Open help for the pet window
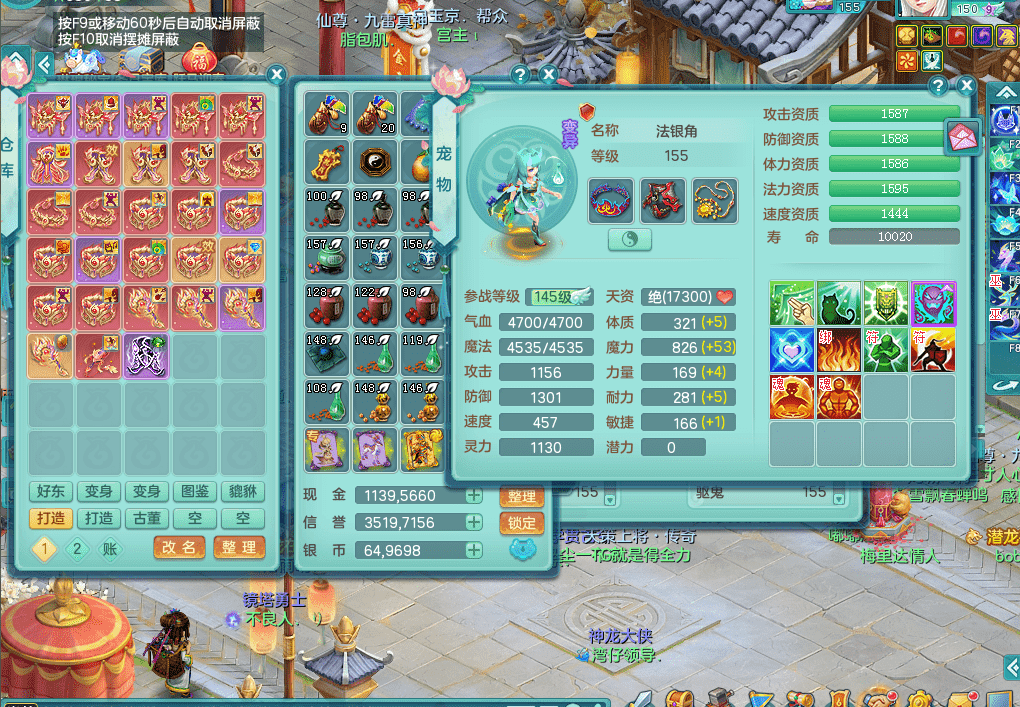This screenshot has width=1020, height=707. tap(938, 86)
